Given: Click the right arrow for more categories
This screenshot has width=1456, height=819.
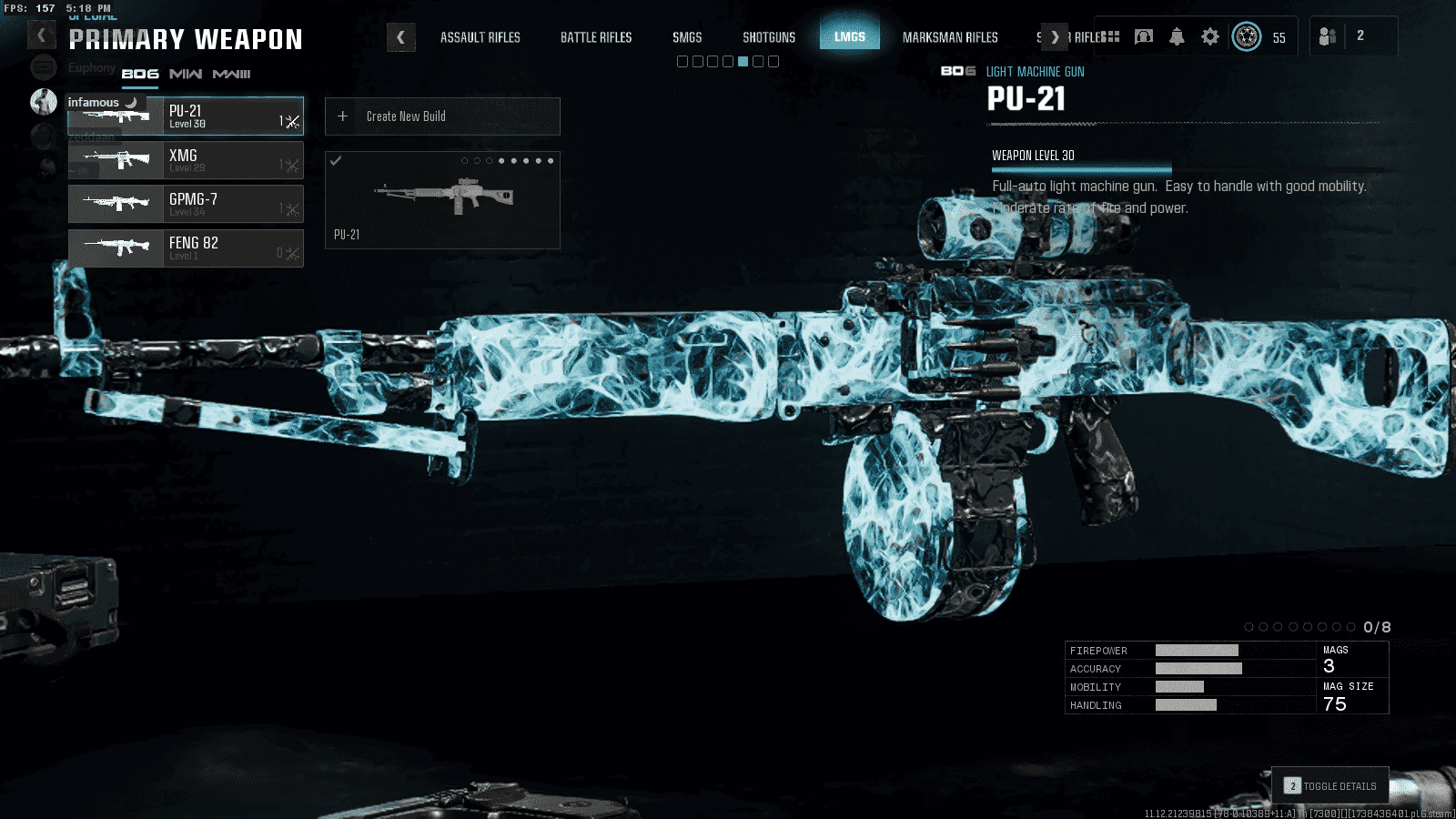Looking at the screenshot, I should (x=1055, y=37).
